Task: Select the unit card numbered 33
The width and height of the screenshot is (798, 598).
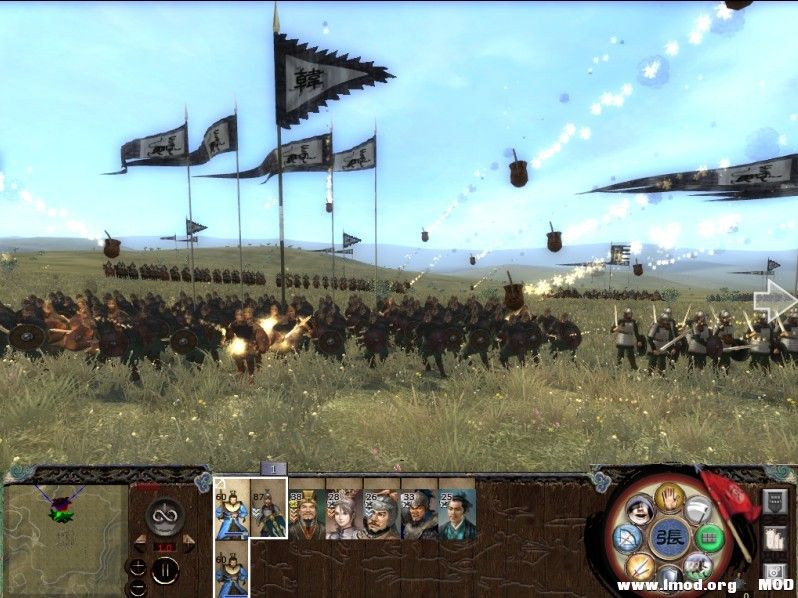Action: 418,510
